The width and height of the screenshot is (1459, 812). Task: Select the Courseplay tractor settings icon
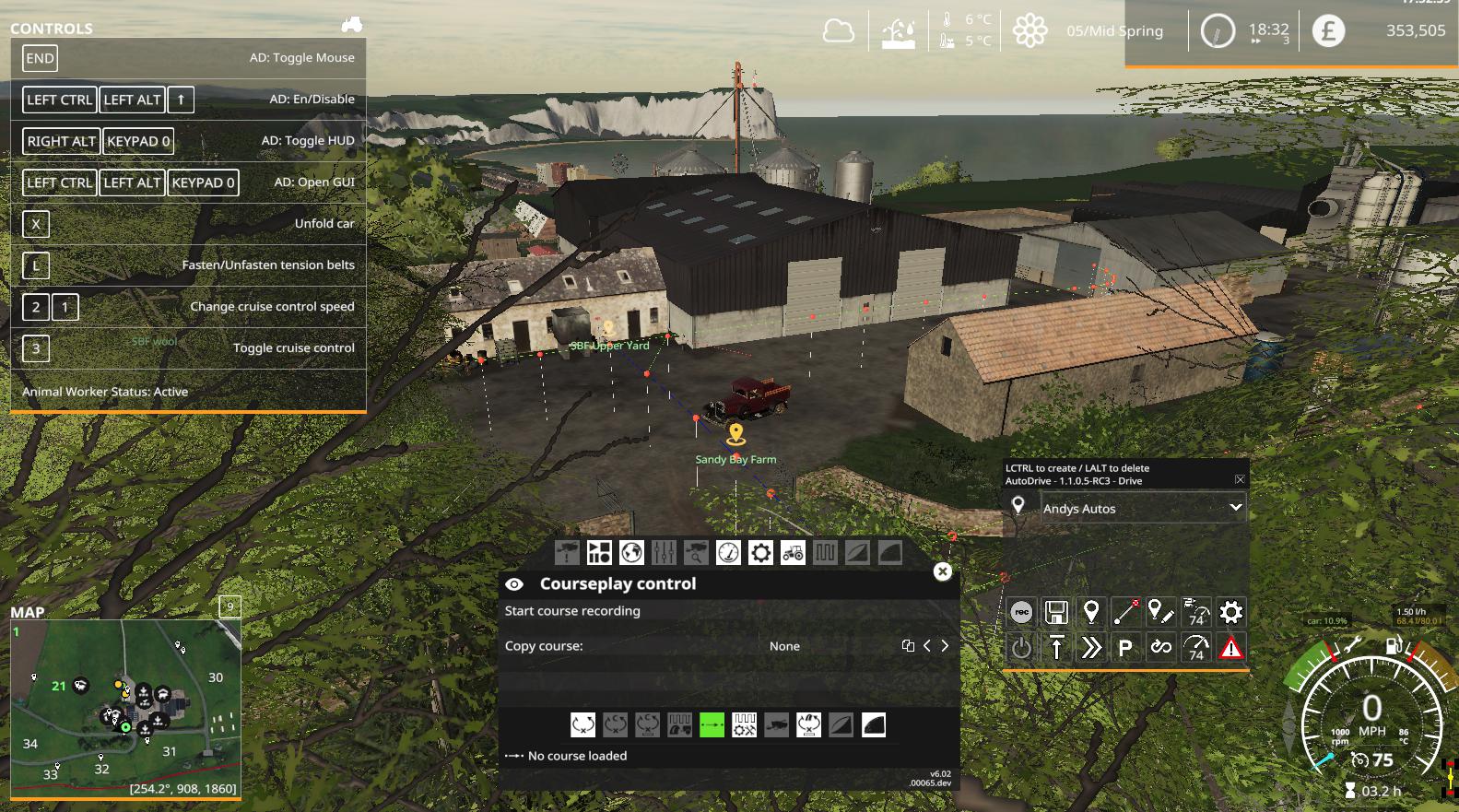click(x=793, y=554)
